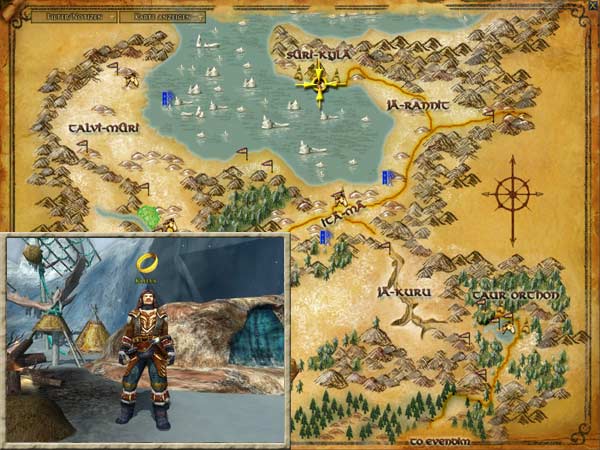Click the blue banner marker east of the bay
Viewport: 600px width, 450px height.
coord(387,177)
